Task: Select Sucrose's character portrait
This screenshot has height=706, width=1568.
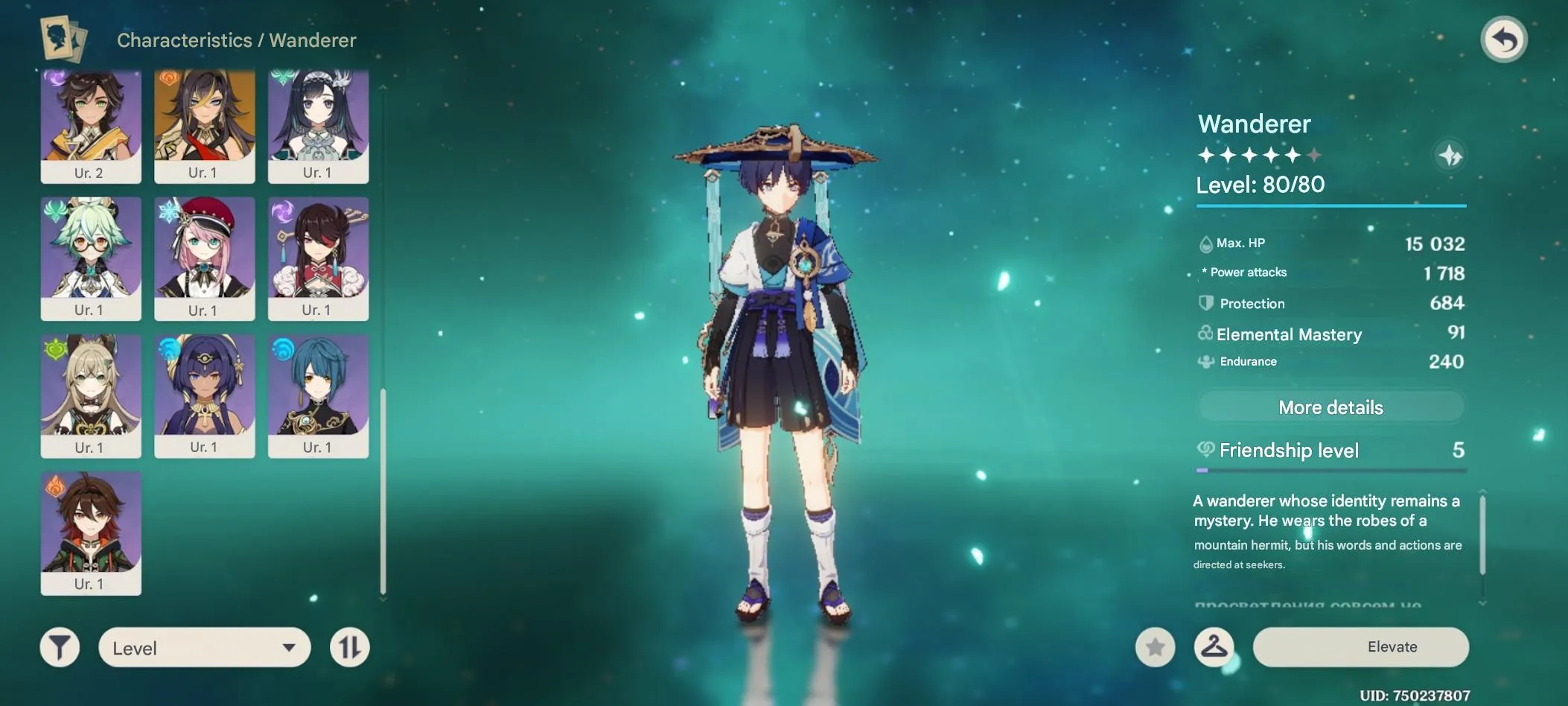Action: (x=91, y=261)
